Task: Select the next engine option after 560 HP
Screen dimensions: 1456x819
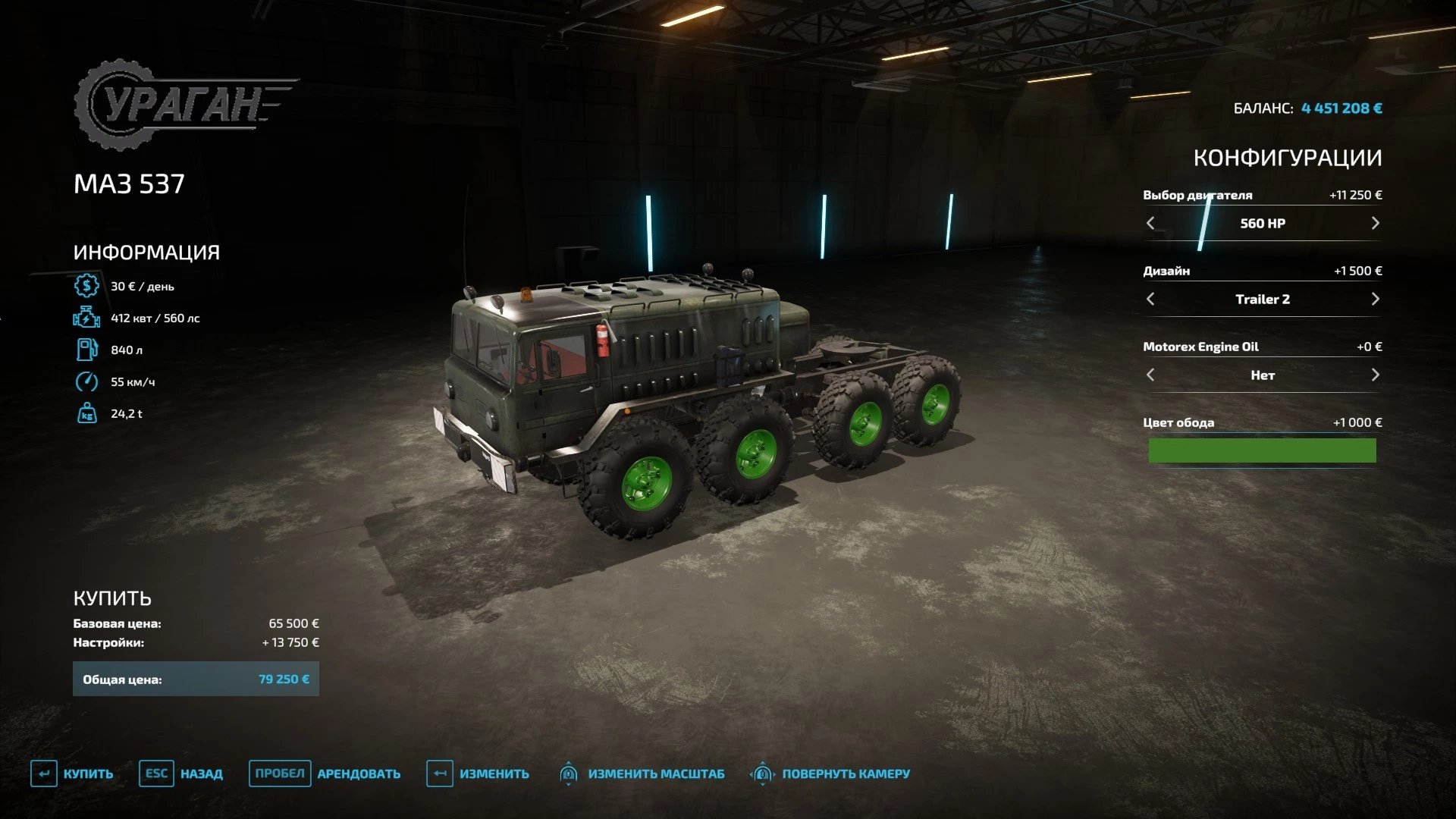Action: click(x=1376, y=223)
